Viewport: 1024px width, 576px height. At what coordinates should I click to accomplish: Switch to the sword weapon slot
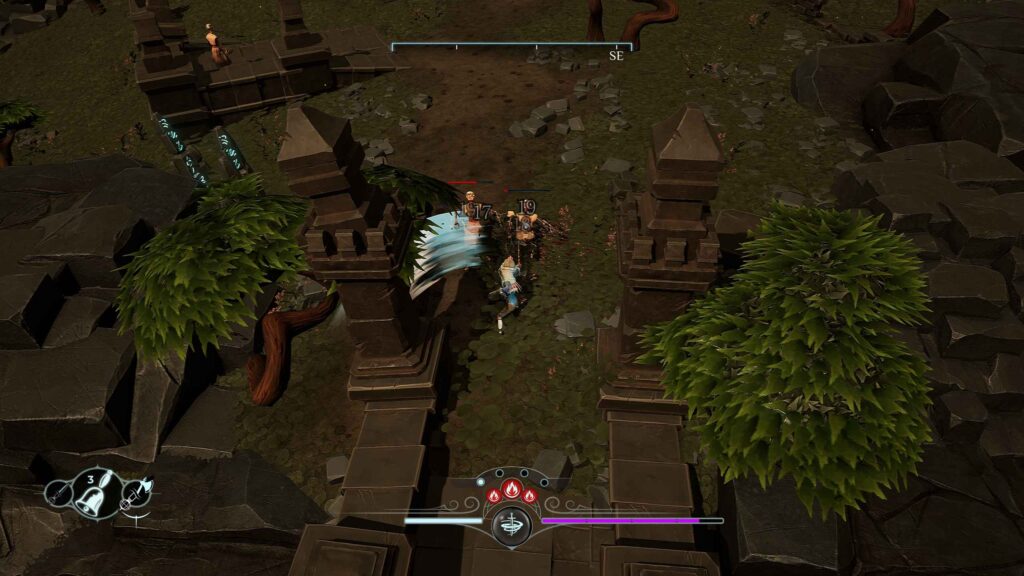(57, 492)
